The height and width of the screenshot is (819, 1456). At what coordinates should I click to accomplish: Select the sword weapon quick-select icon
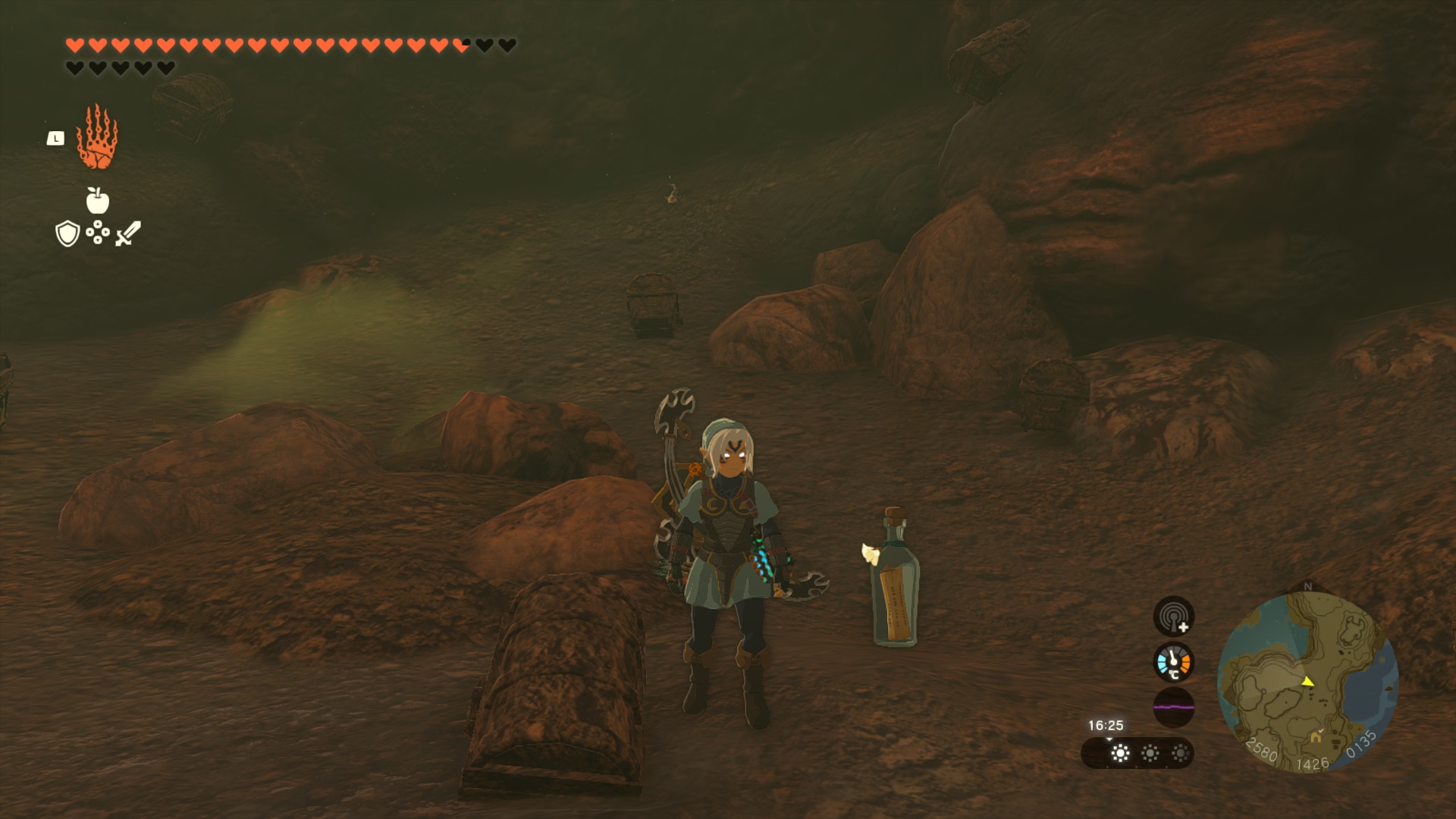[128, 234]
